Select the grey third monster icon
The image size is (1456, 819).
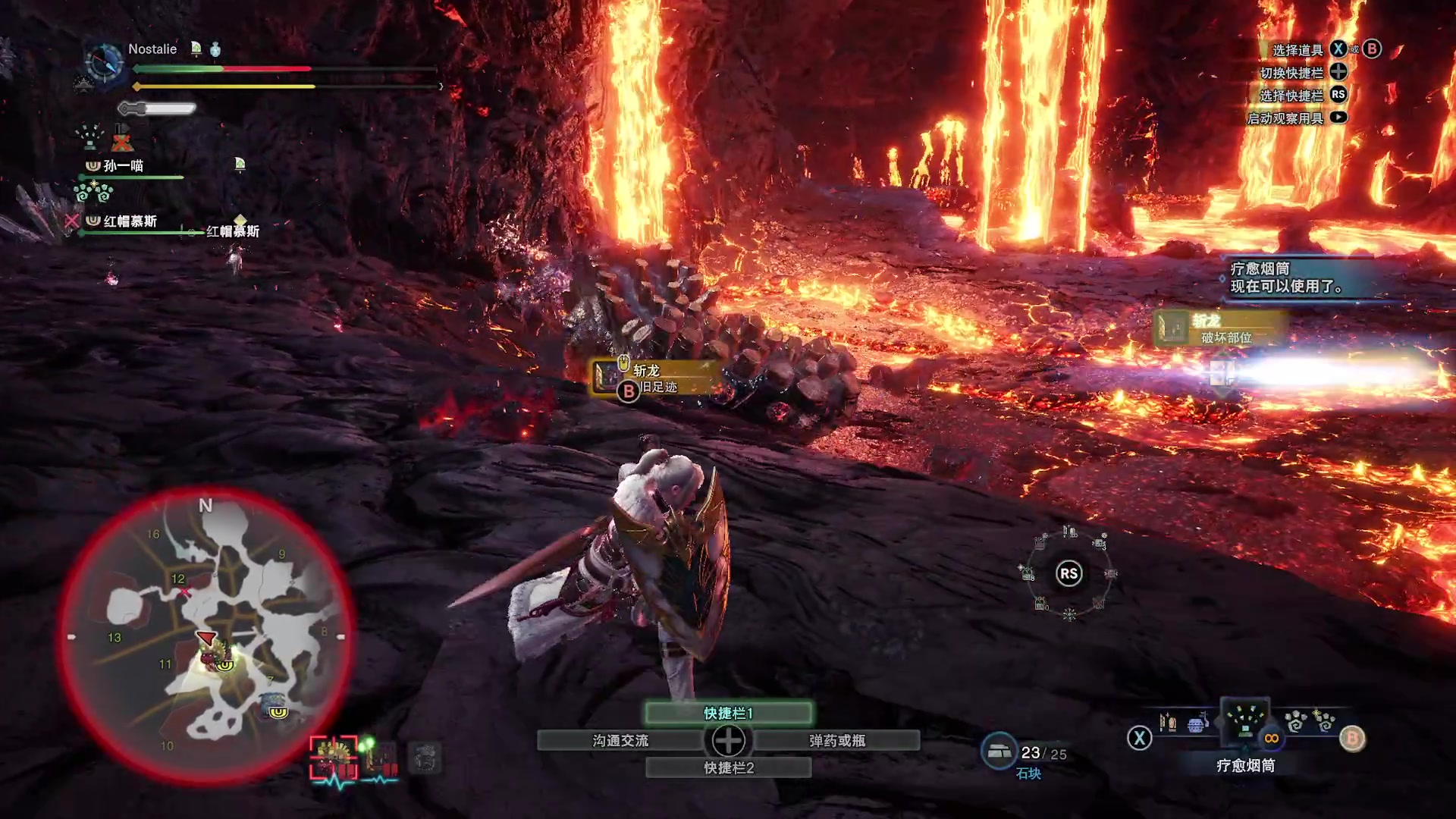425,758
